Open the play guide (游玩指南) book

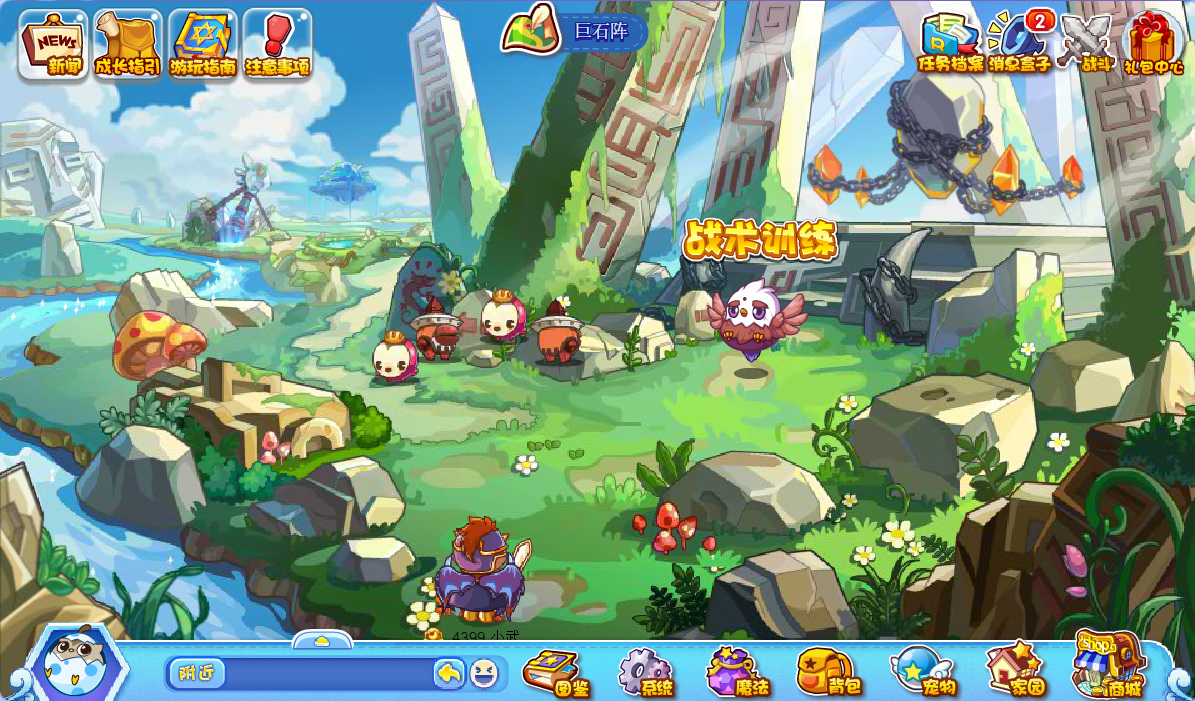coord(203,45)
